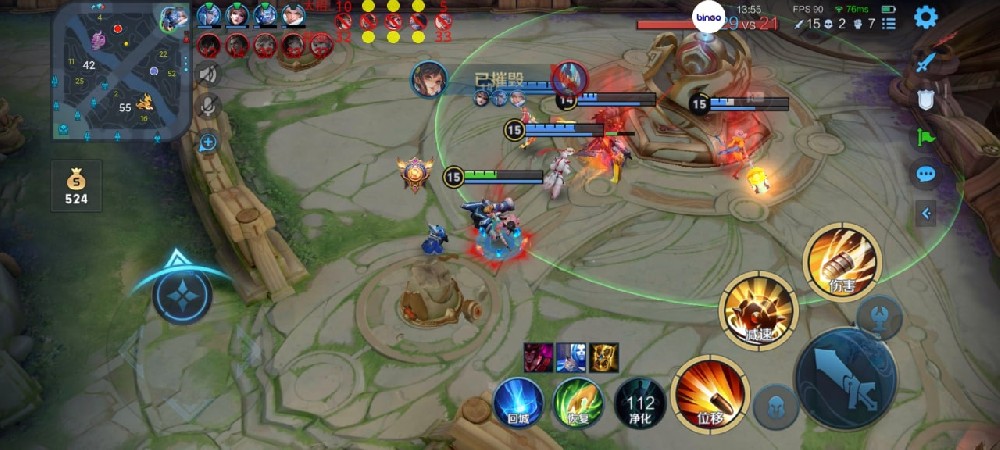Toggle the speaker sound button
This screenshot has width=1000, height=450.
[208, 73]
